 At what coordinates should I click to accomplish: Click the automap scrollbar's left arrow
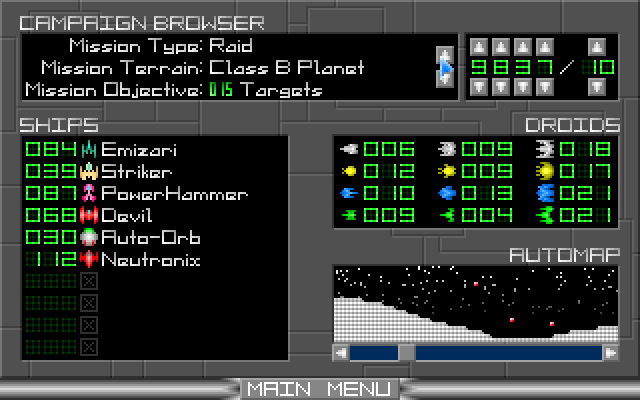coord(341,352)
